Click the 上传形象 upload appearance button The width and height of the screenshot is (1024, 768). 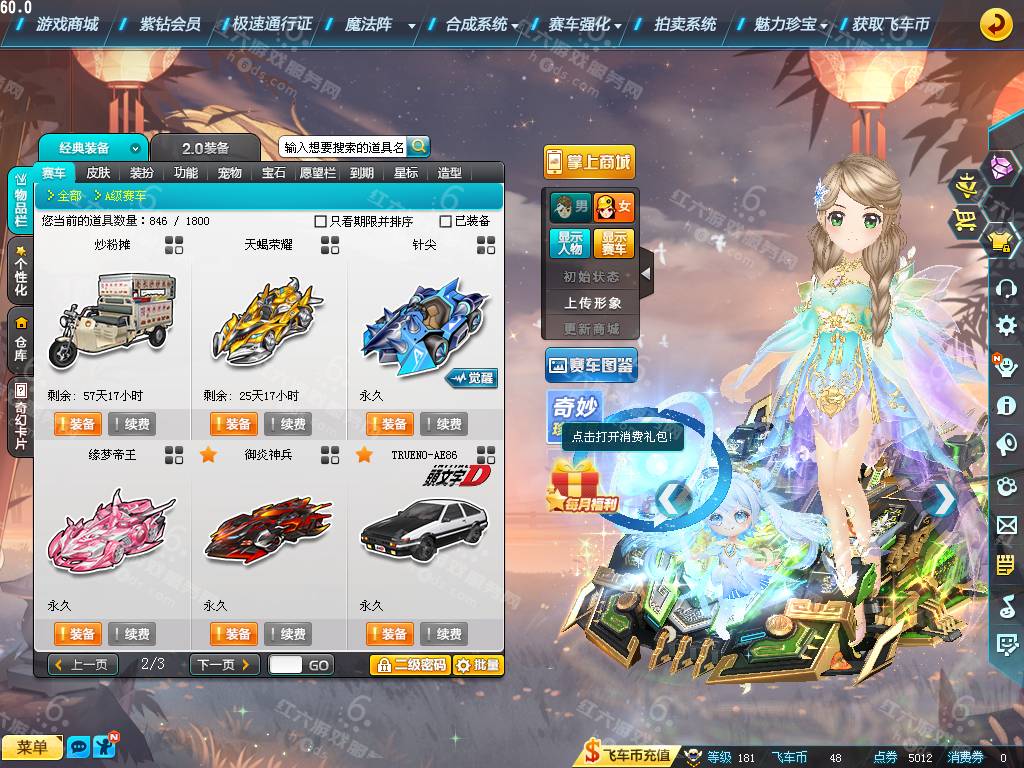tap(593, 302)
